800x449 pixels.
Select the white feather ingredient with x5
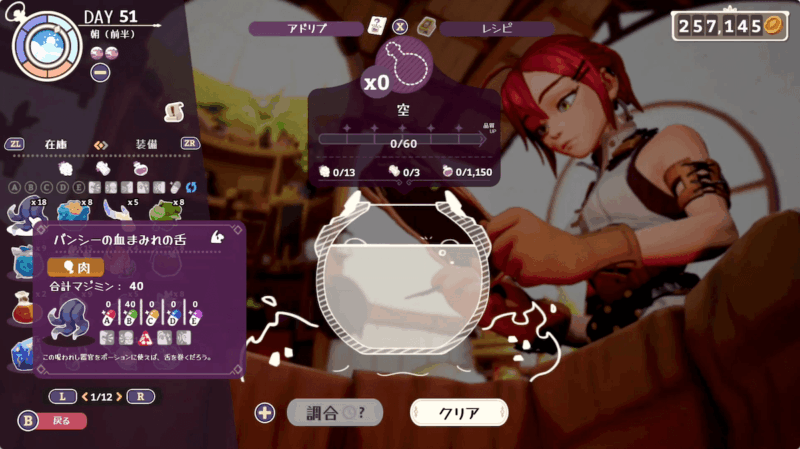click(x=117, y=210)
